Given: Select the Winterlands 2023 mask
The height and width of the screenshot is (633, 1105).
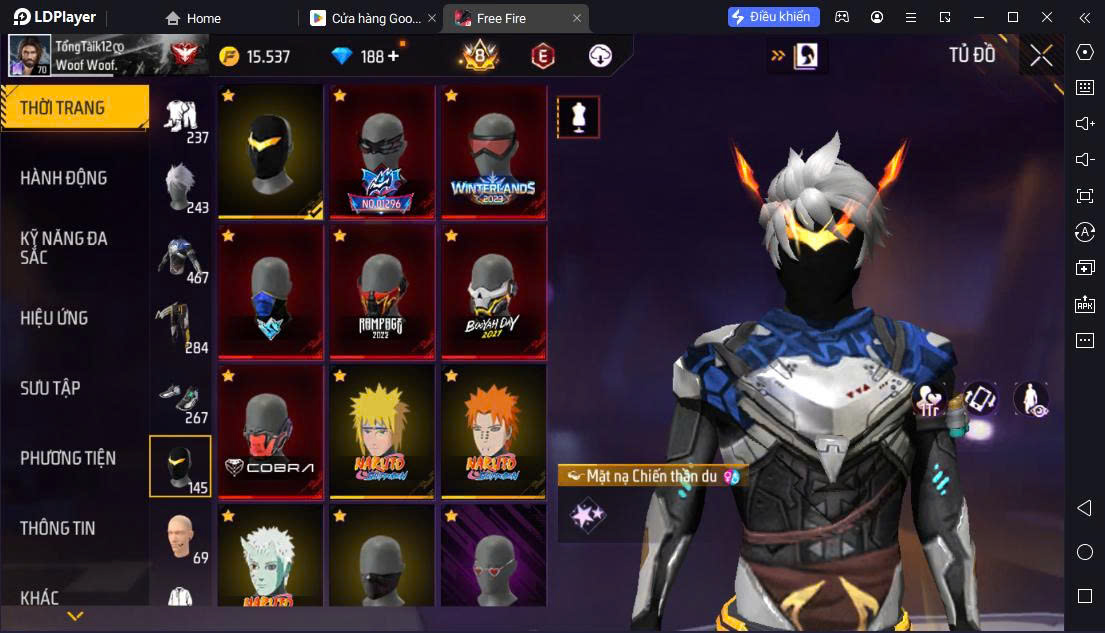Looking at the screenshot, I should click(493, 152).
